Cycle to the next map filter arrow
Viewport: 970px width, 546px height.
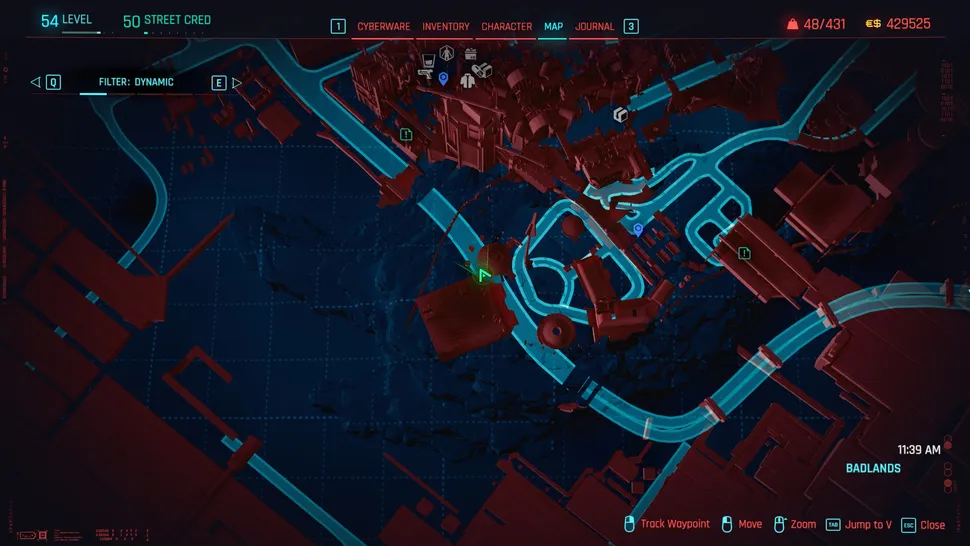(x=237, y=82)
